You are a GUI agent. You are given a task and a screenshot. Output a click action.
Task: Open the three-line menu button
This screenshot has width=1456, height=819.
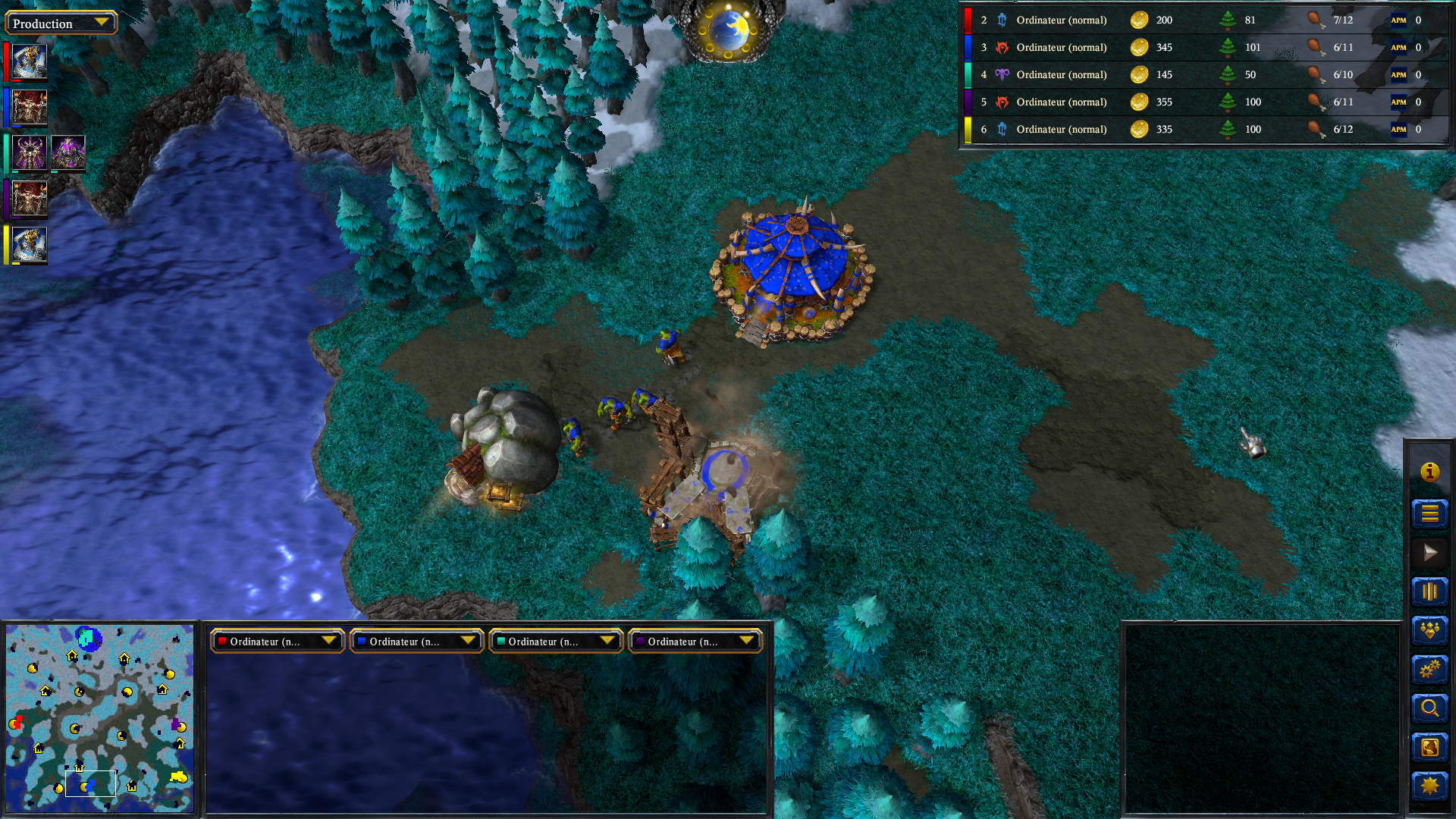[x=1429, y=513]
